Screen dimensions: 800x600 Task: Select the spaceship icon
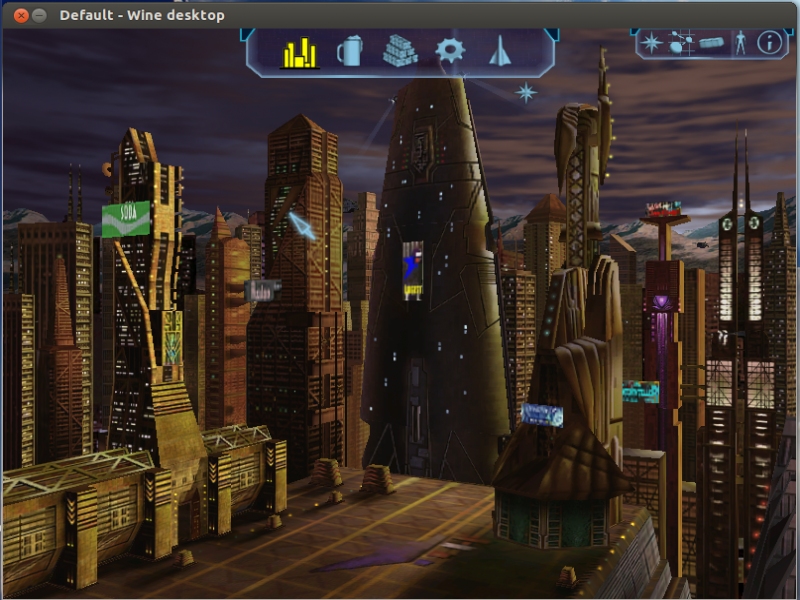(x=500, y=51)
